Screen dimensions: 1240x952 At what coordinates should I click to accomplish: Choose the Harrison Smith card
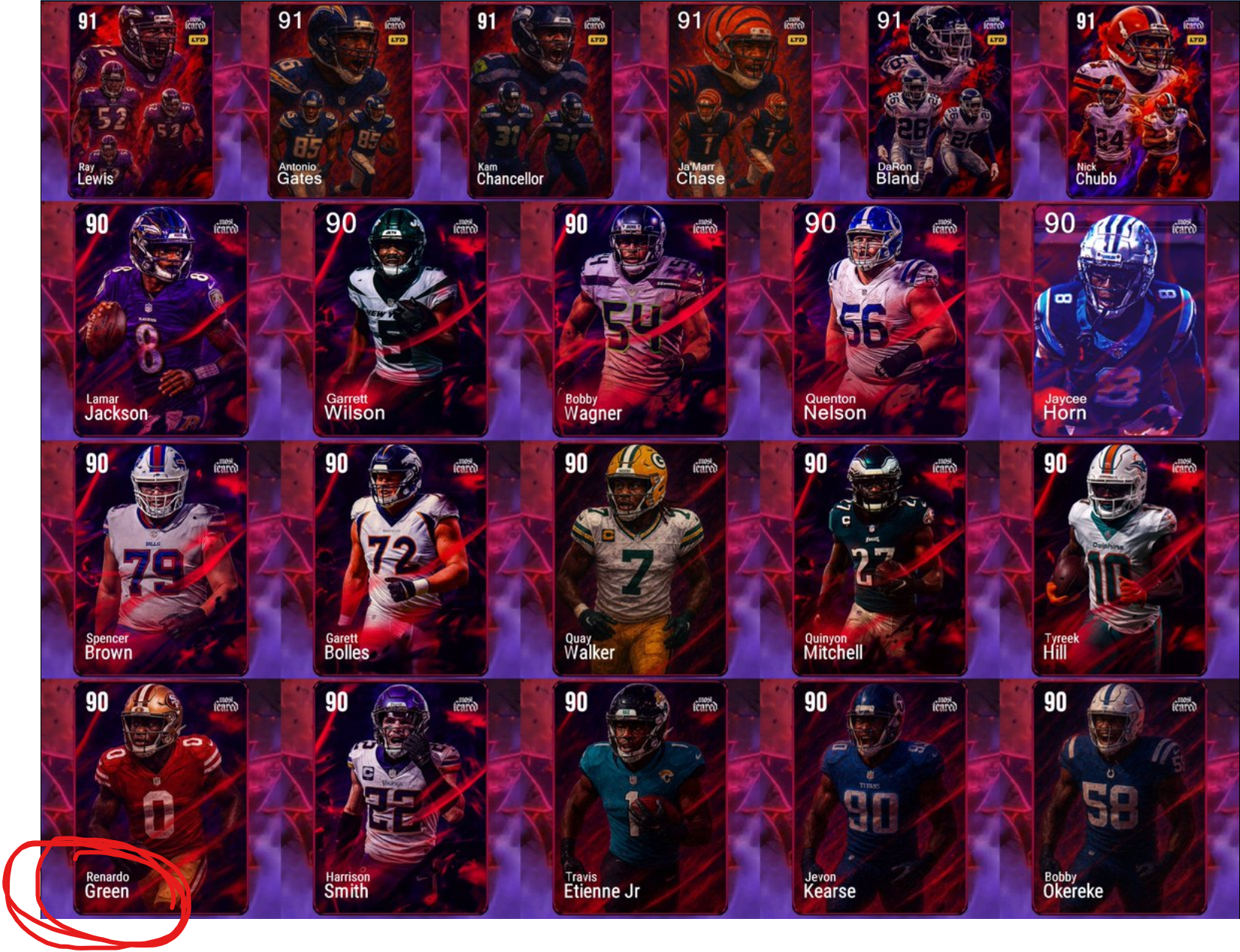[x=400, y=797]
